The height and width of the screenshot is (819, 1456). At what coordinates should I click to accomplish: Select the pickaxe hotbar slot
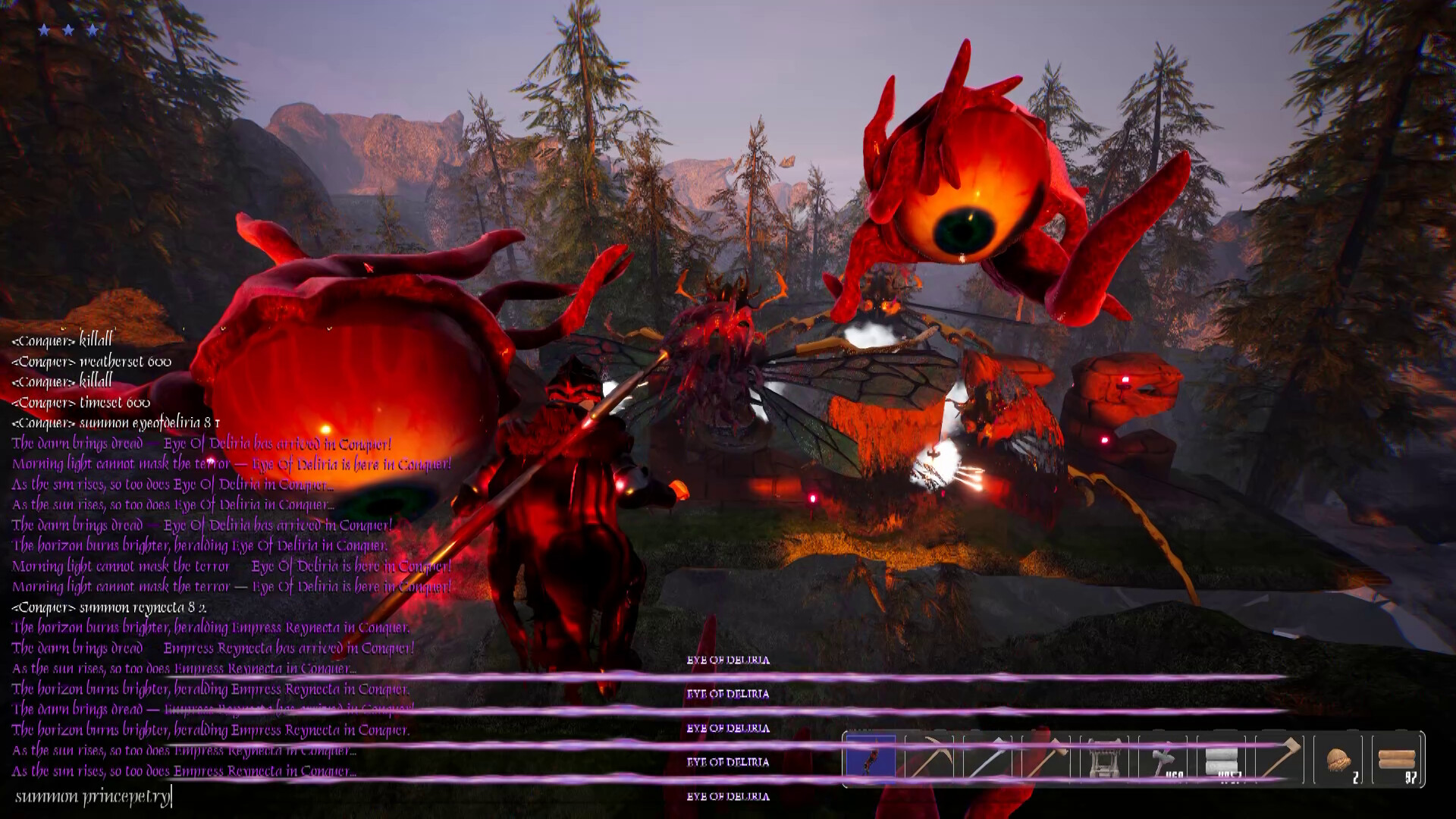[x=929, y=758]
